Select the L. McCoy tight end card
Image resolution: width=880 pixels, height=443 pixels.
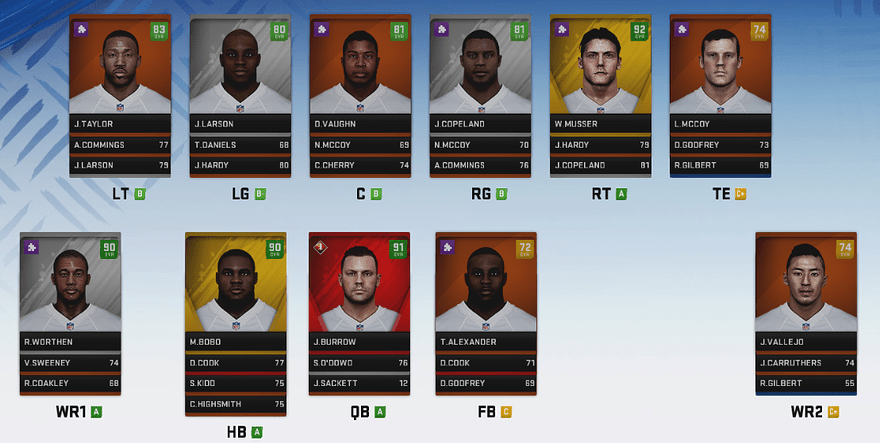click(720, 68)
